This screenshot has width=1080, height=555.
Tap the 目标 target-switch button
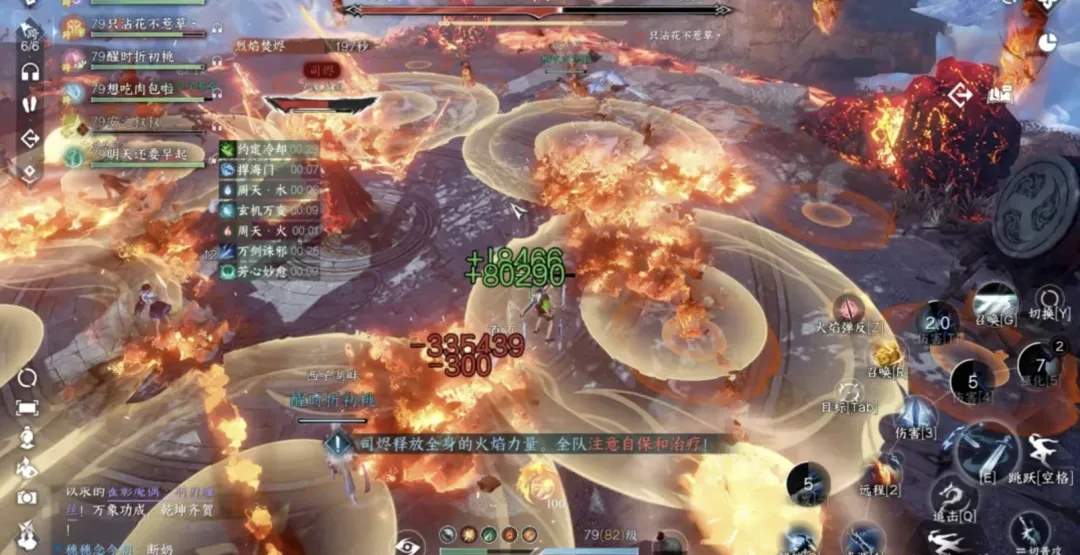[x=850, y=392]
